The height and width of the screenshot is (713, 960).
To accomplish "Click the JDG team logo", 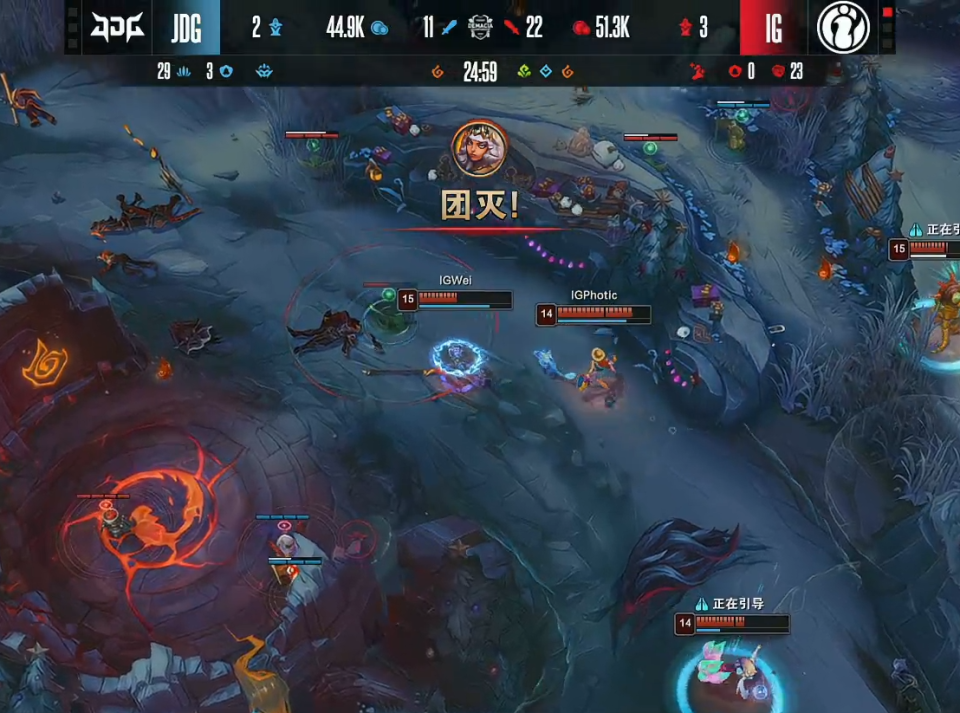I will point(117,27).
